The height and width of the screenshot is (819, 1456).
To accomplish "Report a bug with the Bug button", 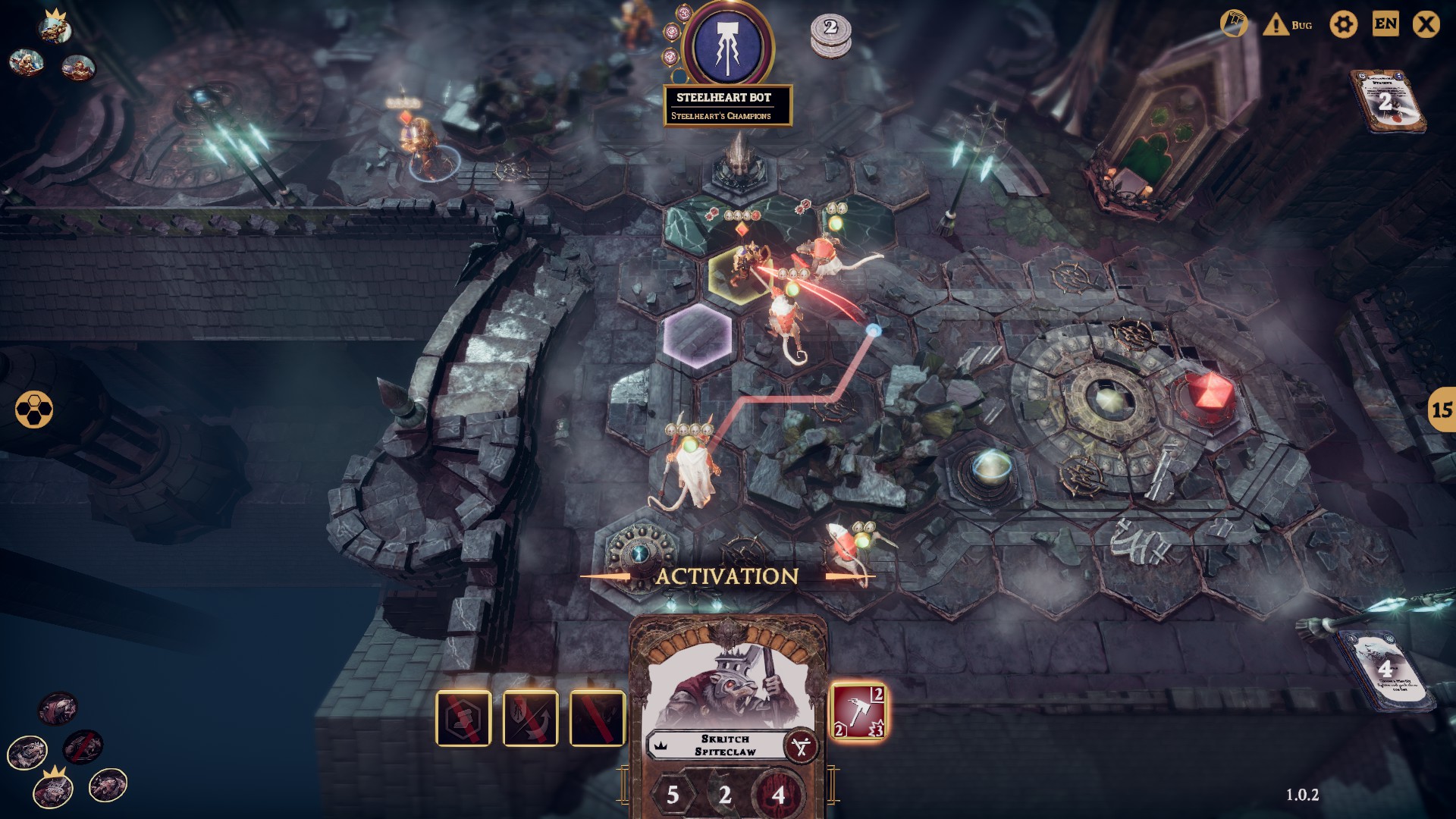I will [1288, 25].
